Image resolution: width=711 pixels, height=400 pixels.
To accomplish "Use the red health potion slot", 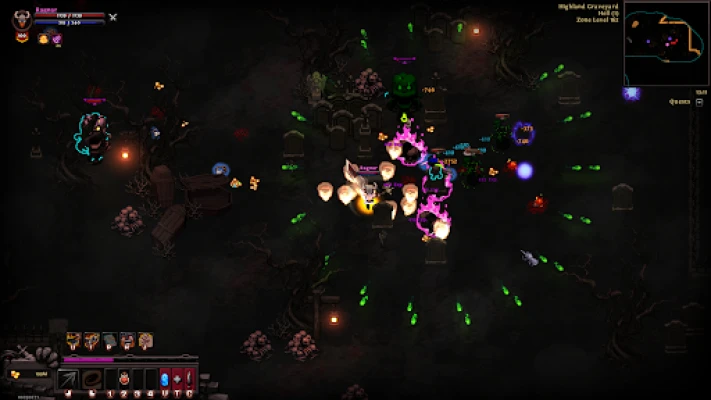I will [x=124, y=379].
